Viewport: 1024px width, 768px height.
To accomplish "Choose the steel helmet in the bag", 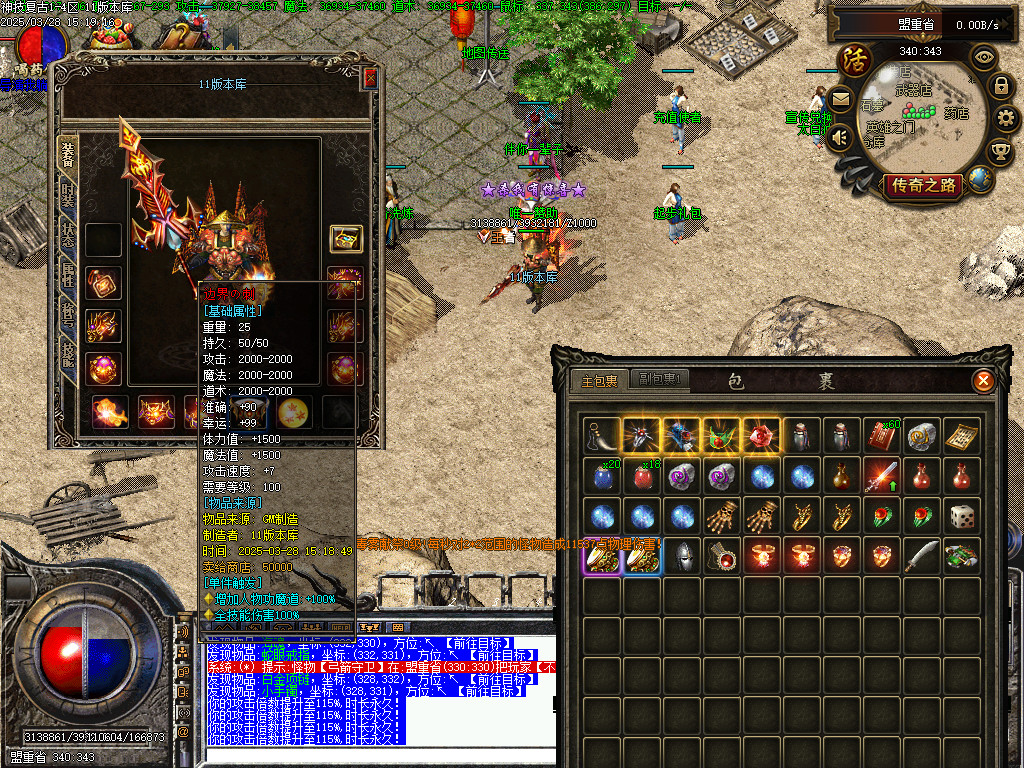I will click(681, 556).
